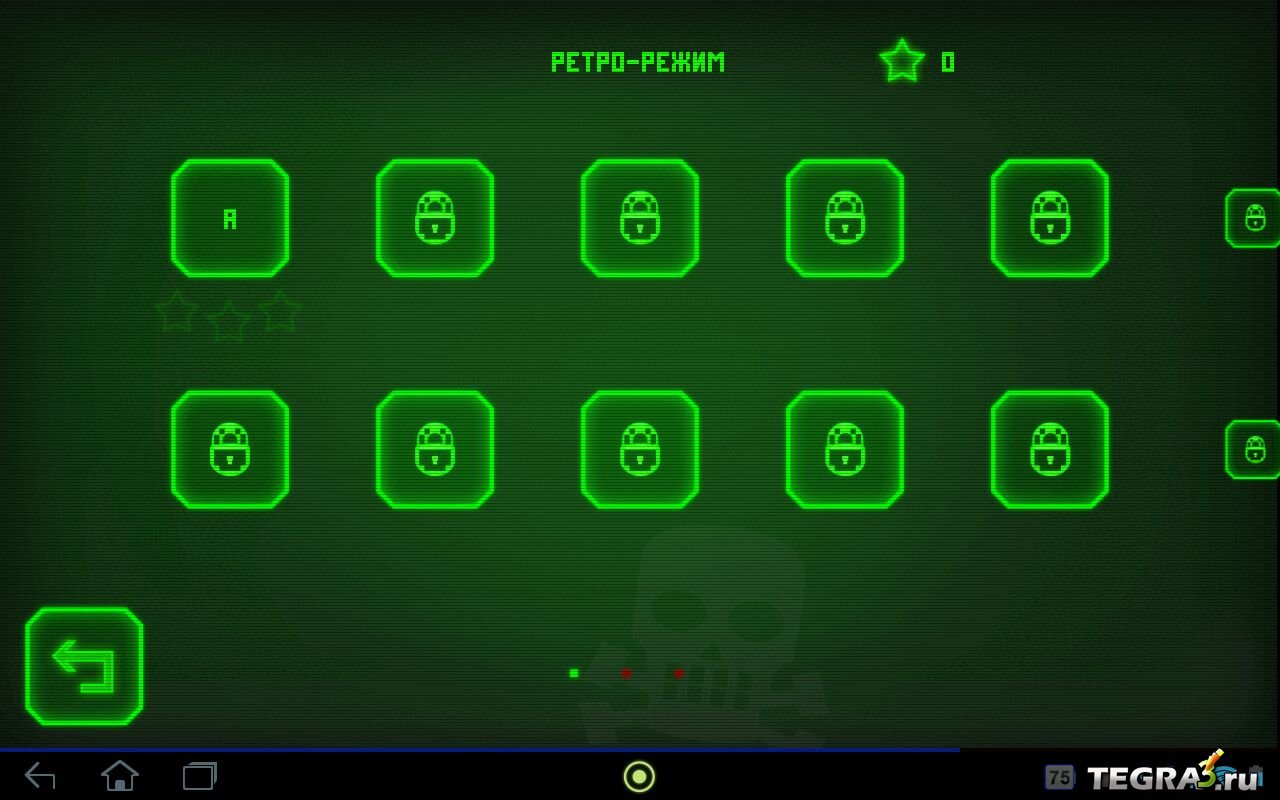Open the Android recent apps view

(200, 775)
